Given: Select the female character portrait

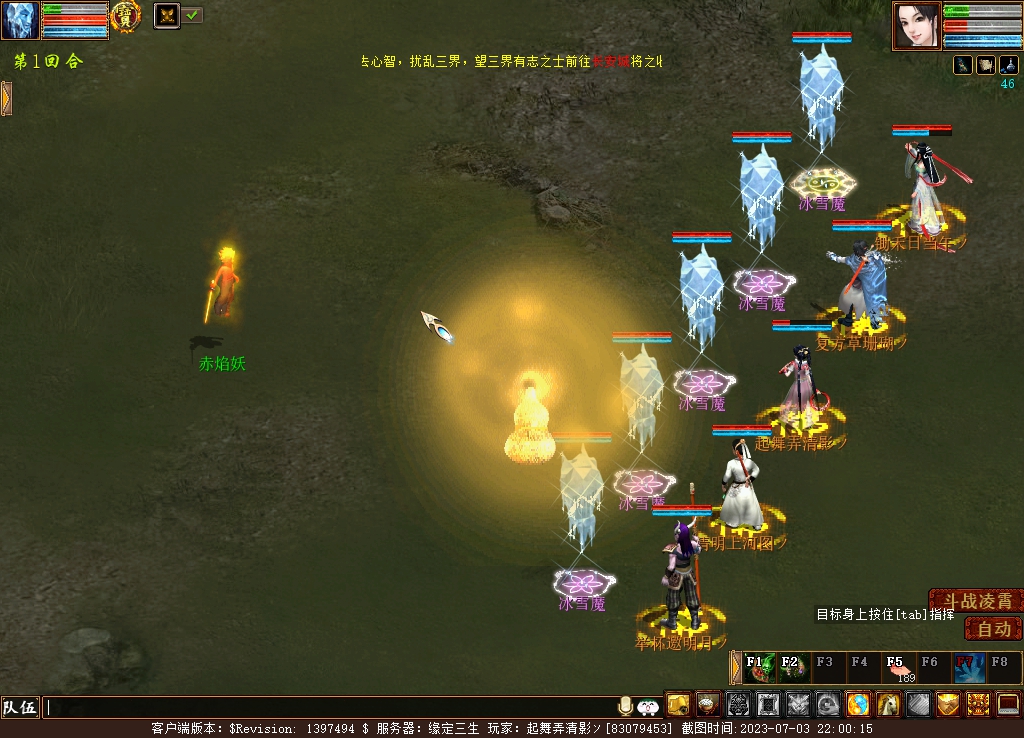Looking at the screenshot, I should (916, 25).
